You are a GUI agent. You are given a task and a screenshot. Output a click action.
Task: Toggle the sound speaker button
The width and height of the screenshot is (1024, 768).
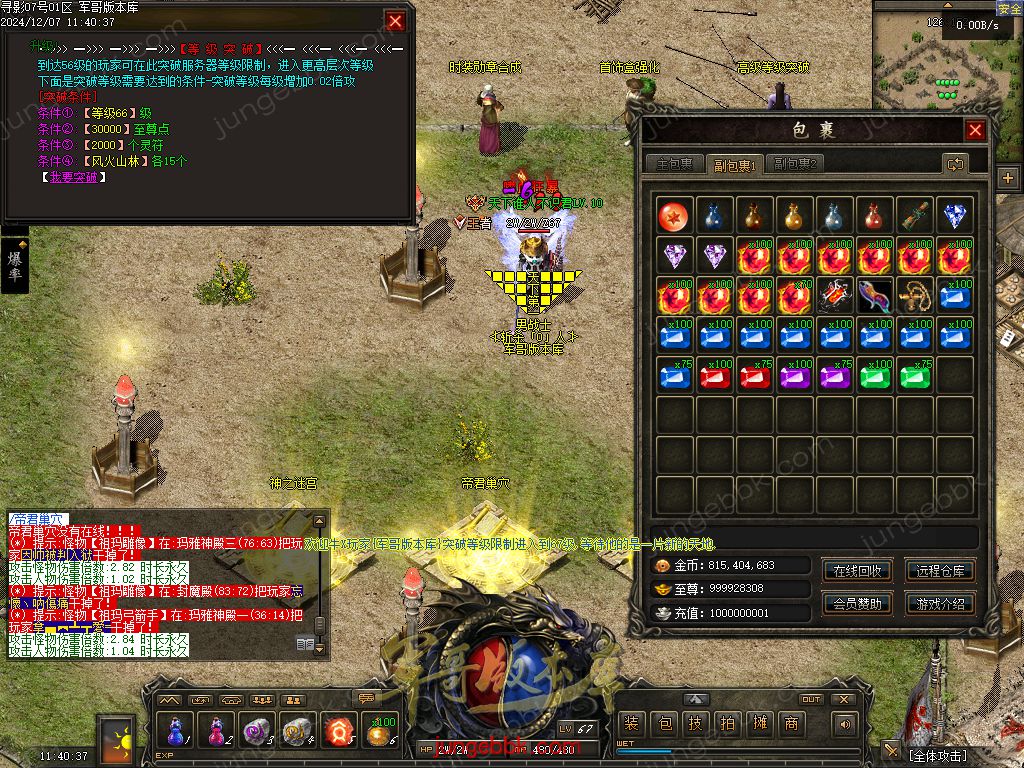click(845, 724)
